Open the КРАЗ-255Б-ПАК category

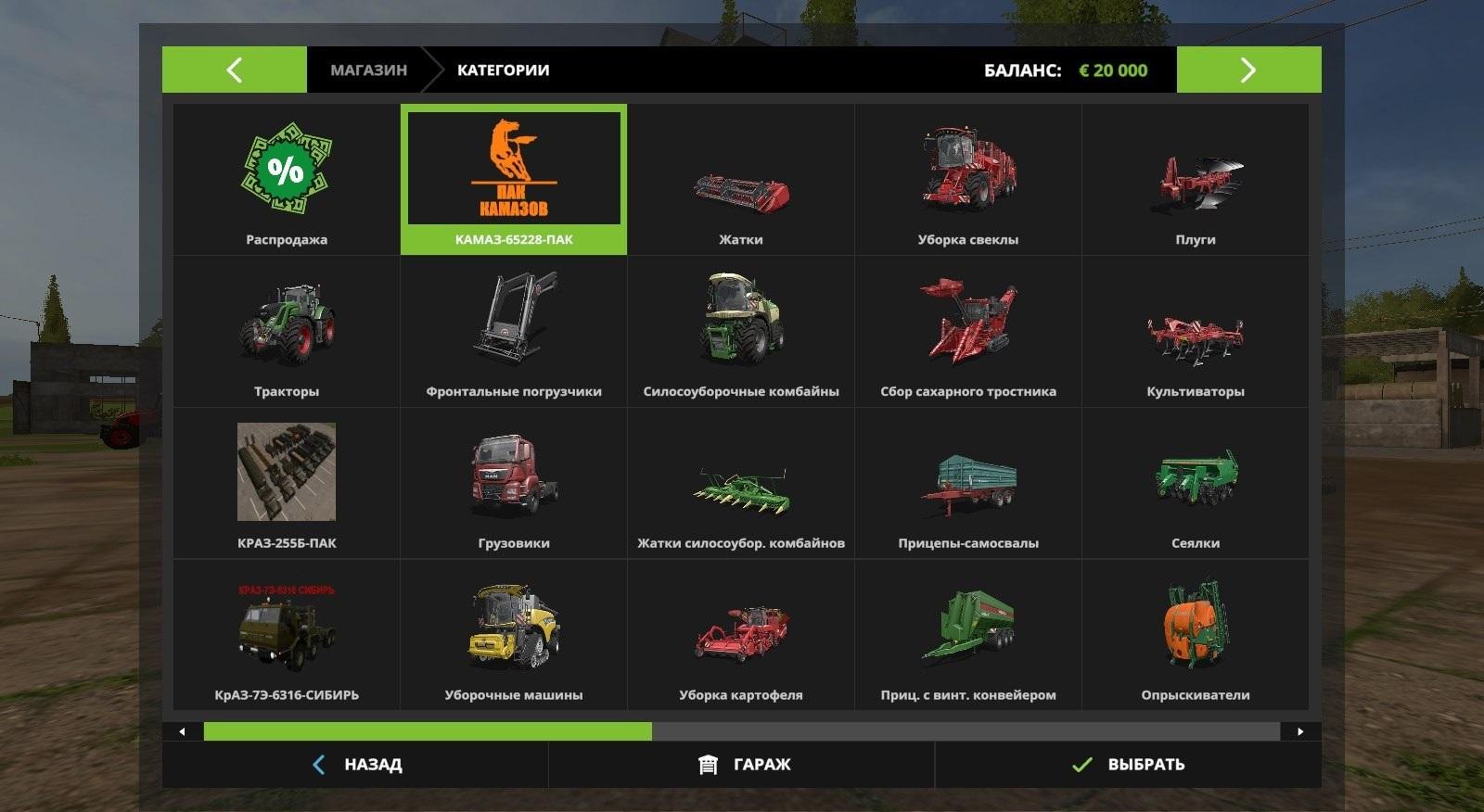pos(287,484)
